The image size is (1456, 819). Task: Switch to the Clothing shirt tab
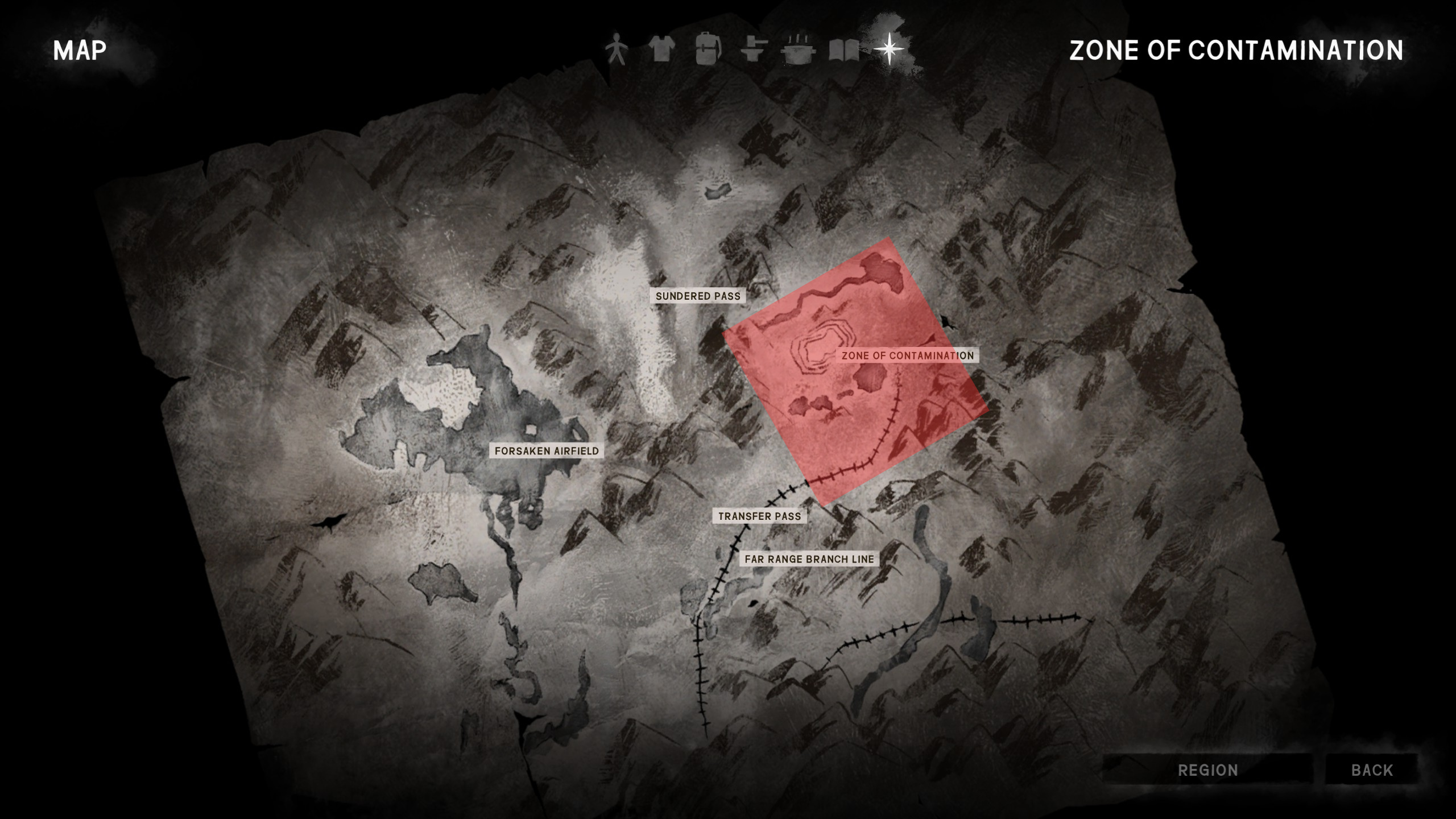pos(661,50)
